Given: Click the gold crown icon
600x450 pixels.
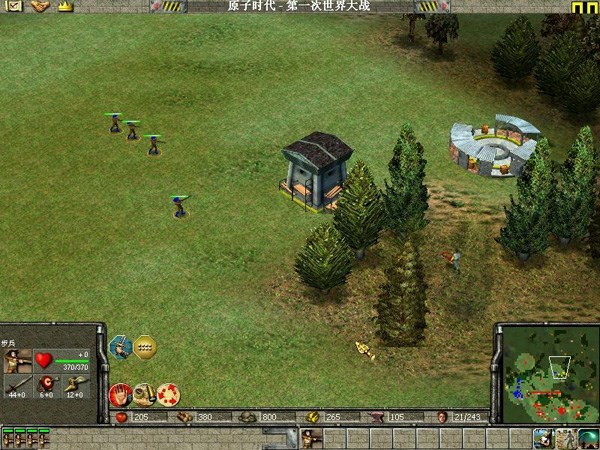Looking at the screenshot, I should pyautogui.click(x=65, y=6).
